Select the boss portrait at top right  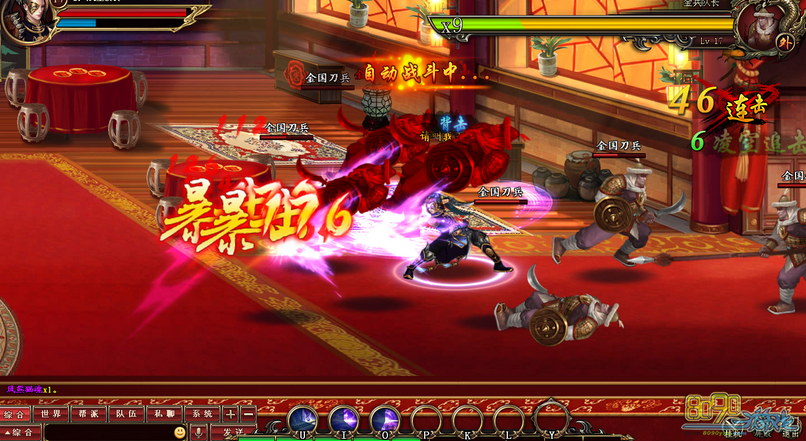pos(760,28)
